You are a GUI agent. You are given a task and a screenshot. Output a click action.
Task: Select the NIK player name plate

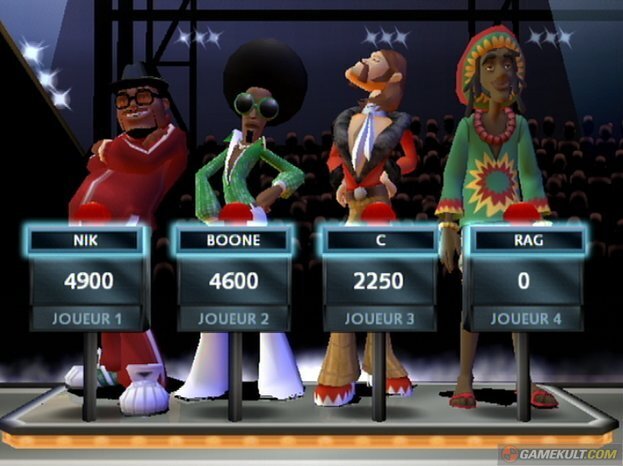tap(88, 241)
